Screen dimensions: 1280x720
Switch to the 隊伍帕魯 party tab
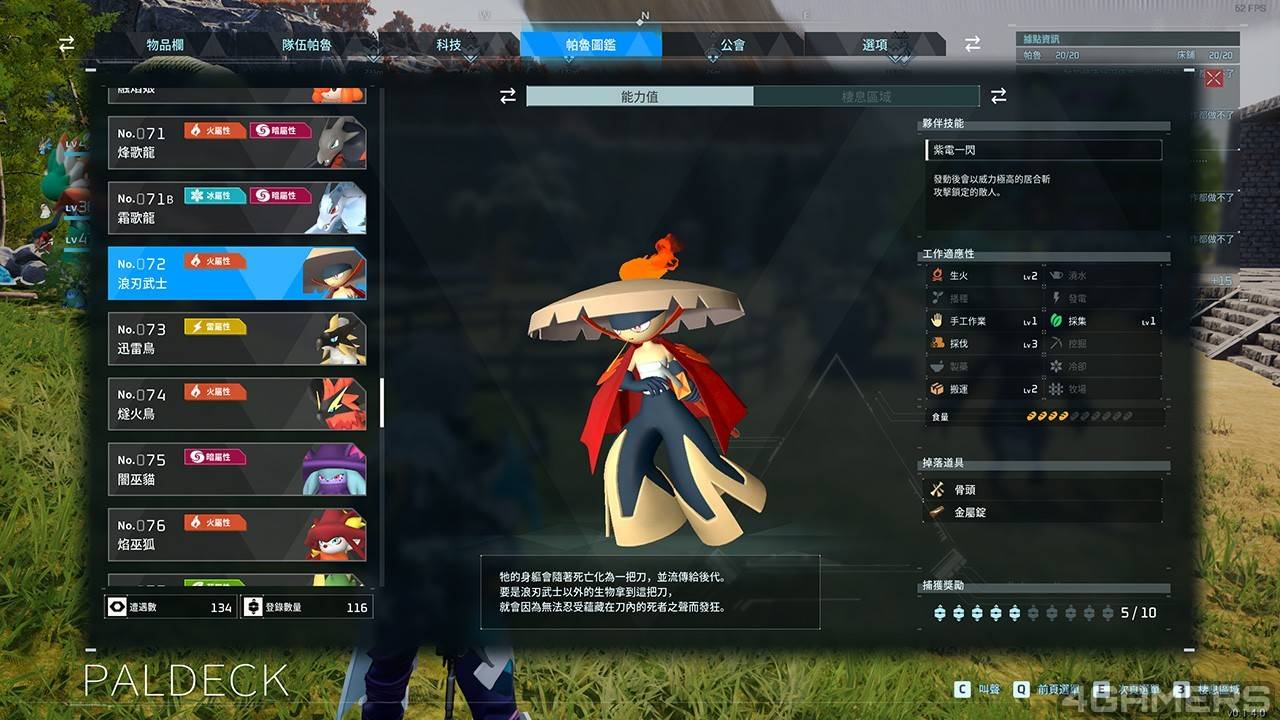[307, 45]
